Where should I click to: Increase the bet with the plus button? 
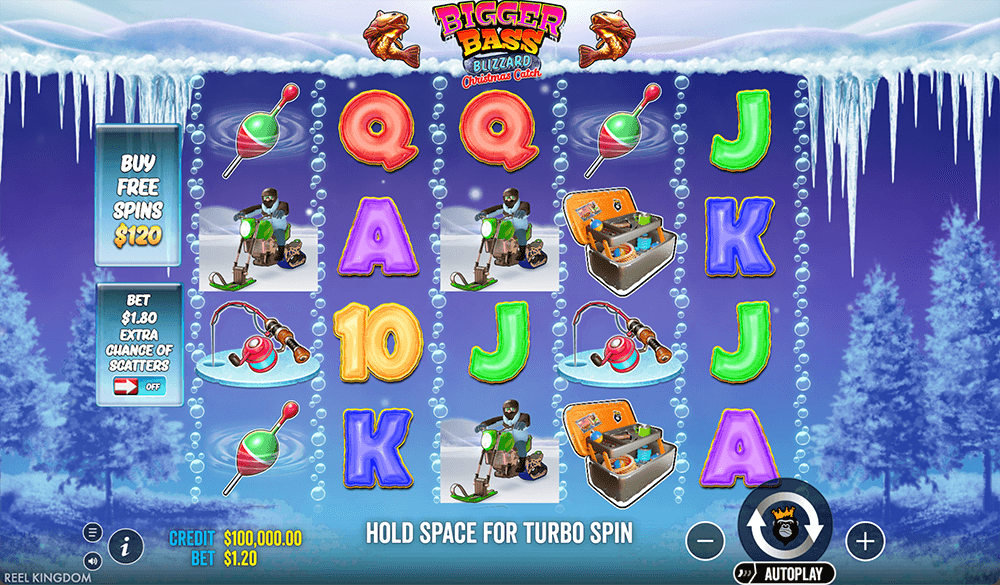pyautogui.click(x=865, y=541)
